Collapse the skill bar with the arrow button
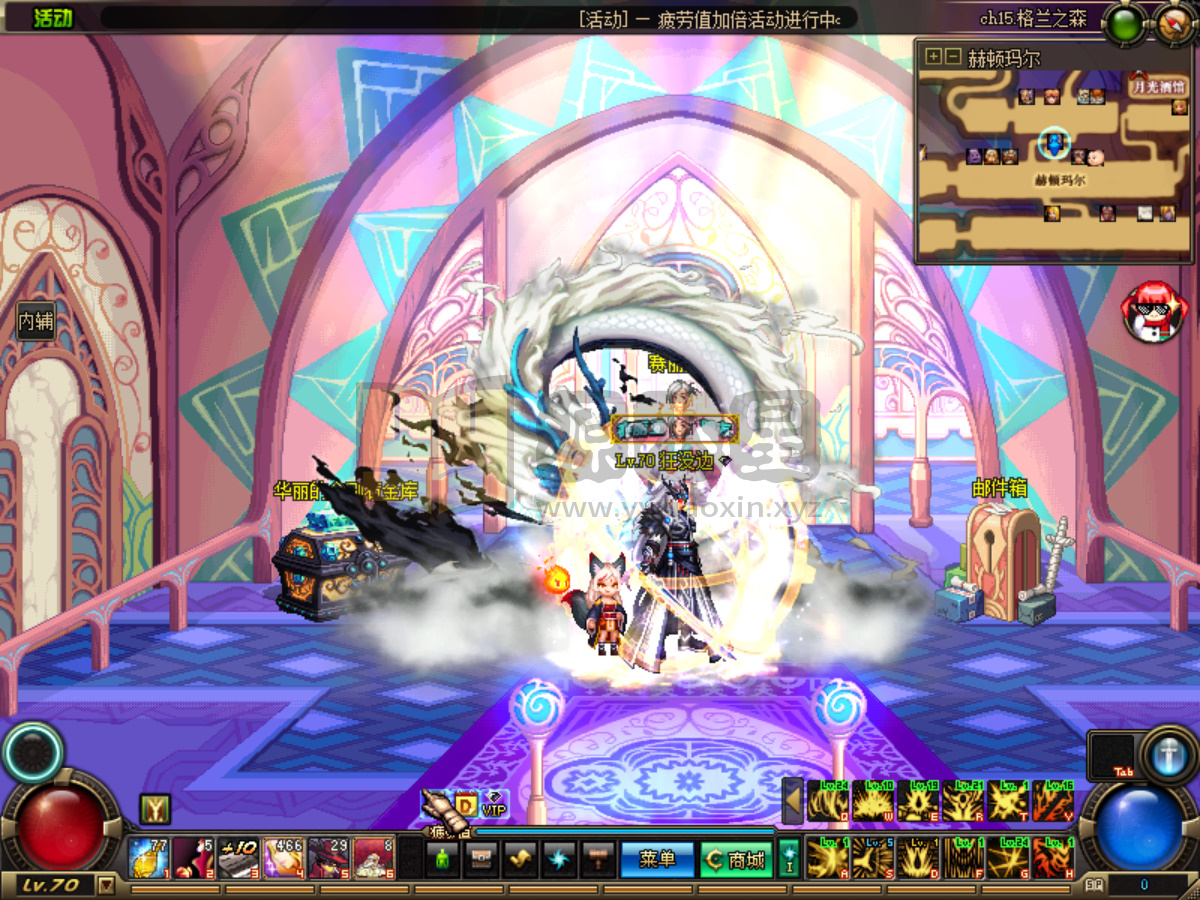Viewport: 1200px width, 900px height. point(792,801)
